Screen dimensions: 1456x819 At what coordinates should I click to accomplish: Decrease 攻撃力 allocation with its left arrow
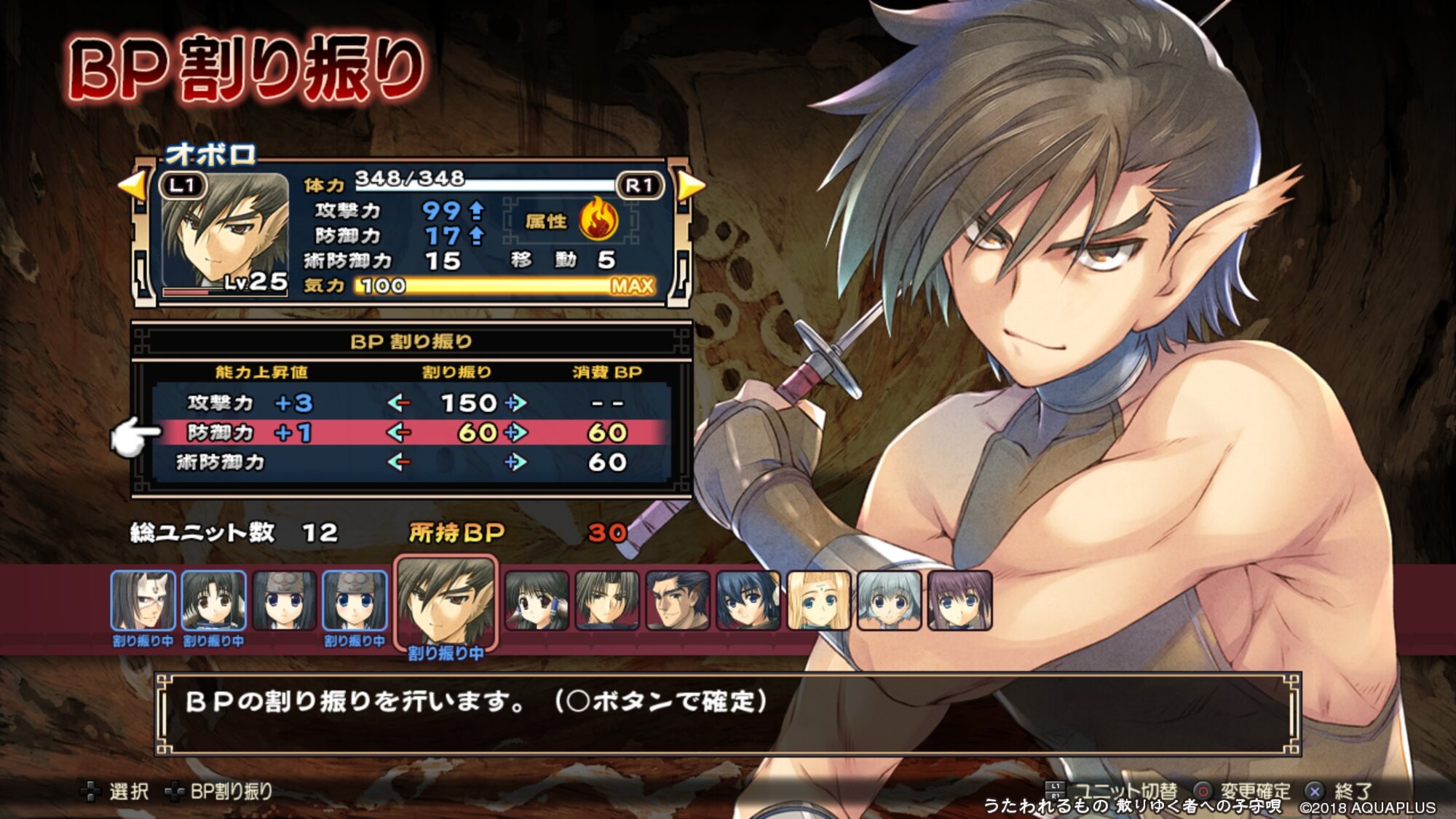[x=398, y=403]
